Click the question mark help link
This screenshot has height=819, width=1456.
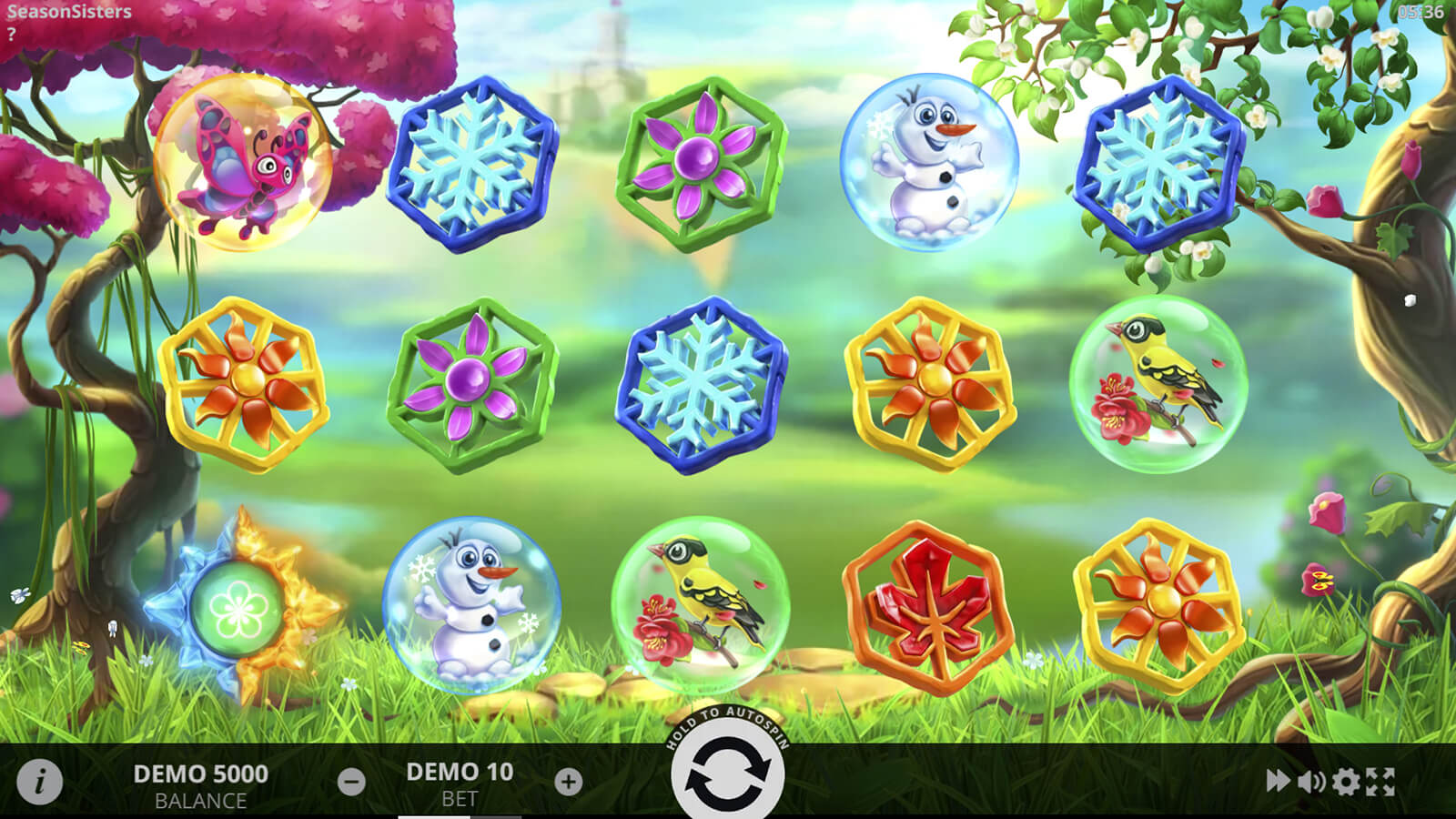pos(11,35)
